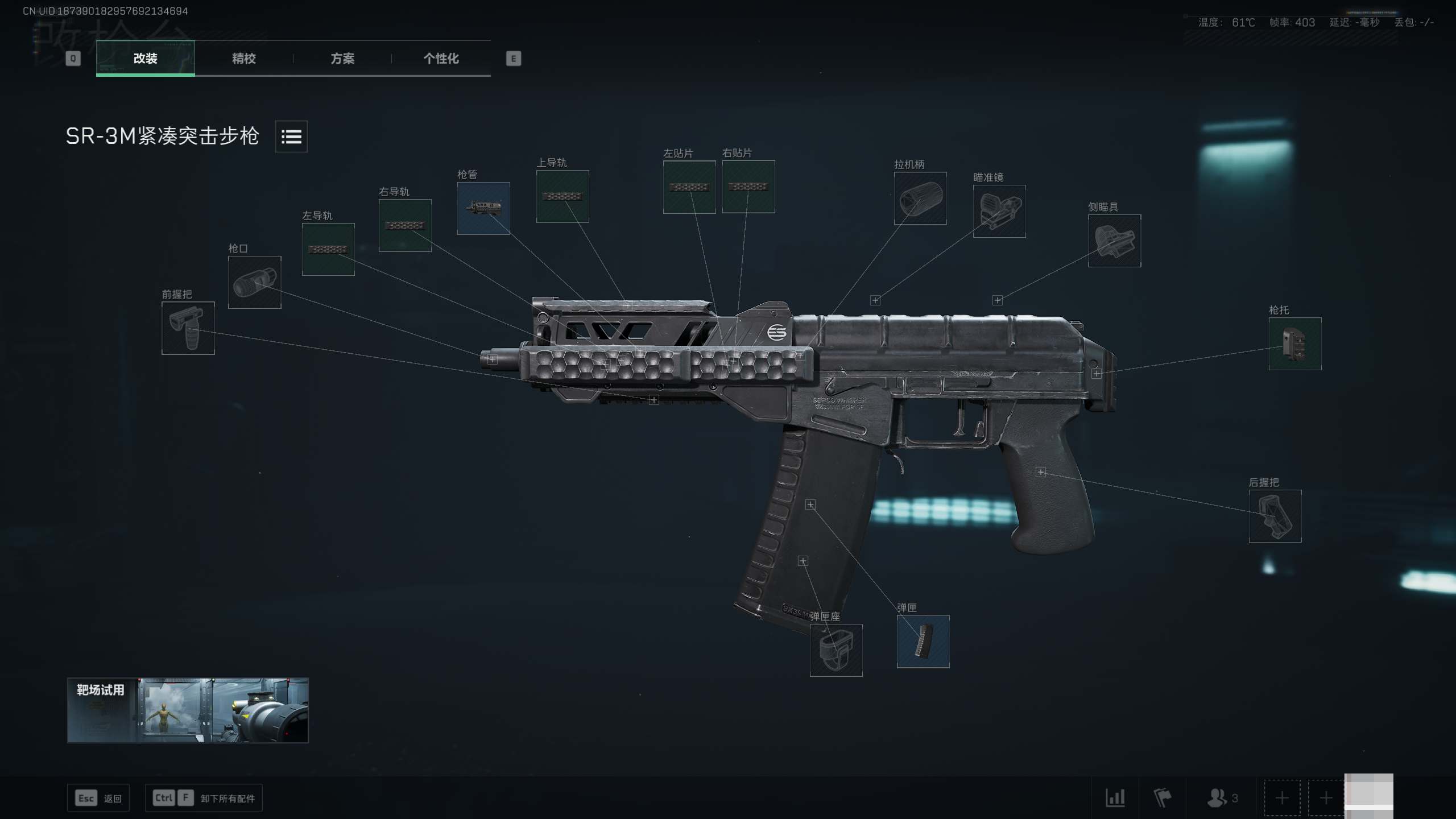
Task: Click the 左贴片 left panel slot
Action: tap(689, 187)
